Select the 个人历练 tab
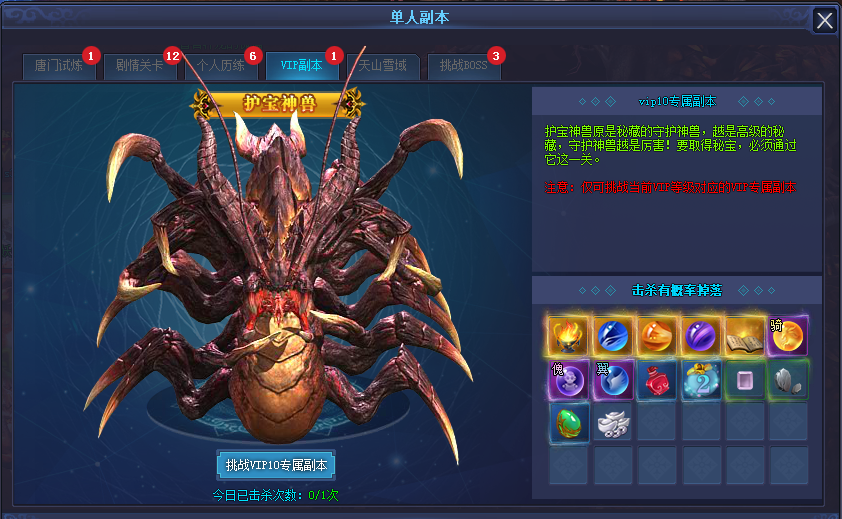The height and width of the screenshot is (519, 842). point(220,67)
